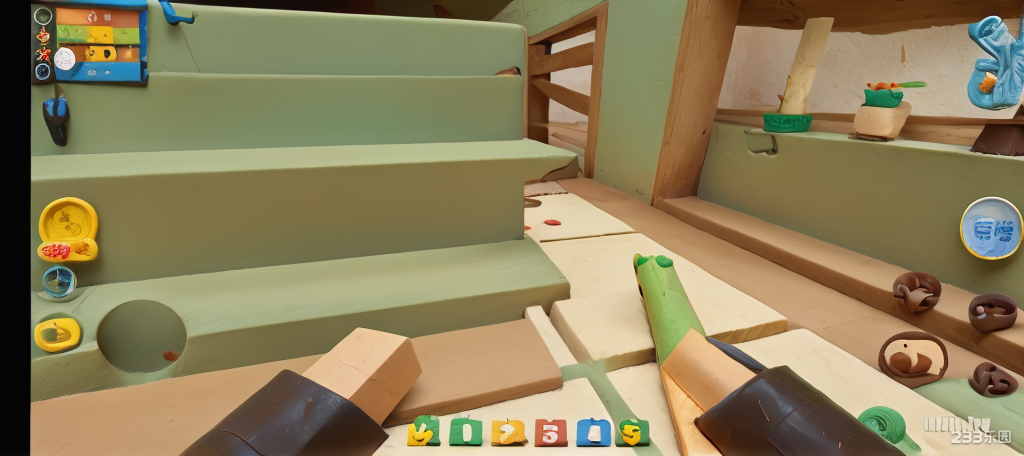This screenshot has height=456, width=1024.
Task: Tap the large yellow button with red markings
Action: pyautogui.click(x=68, y=229)
